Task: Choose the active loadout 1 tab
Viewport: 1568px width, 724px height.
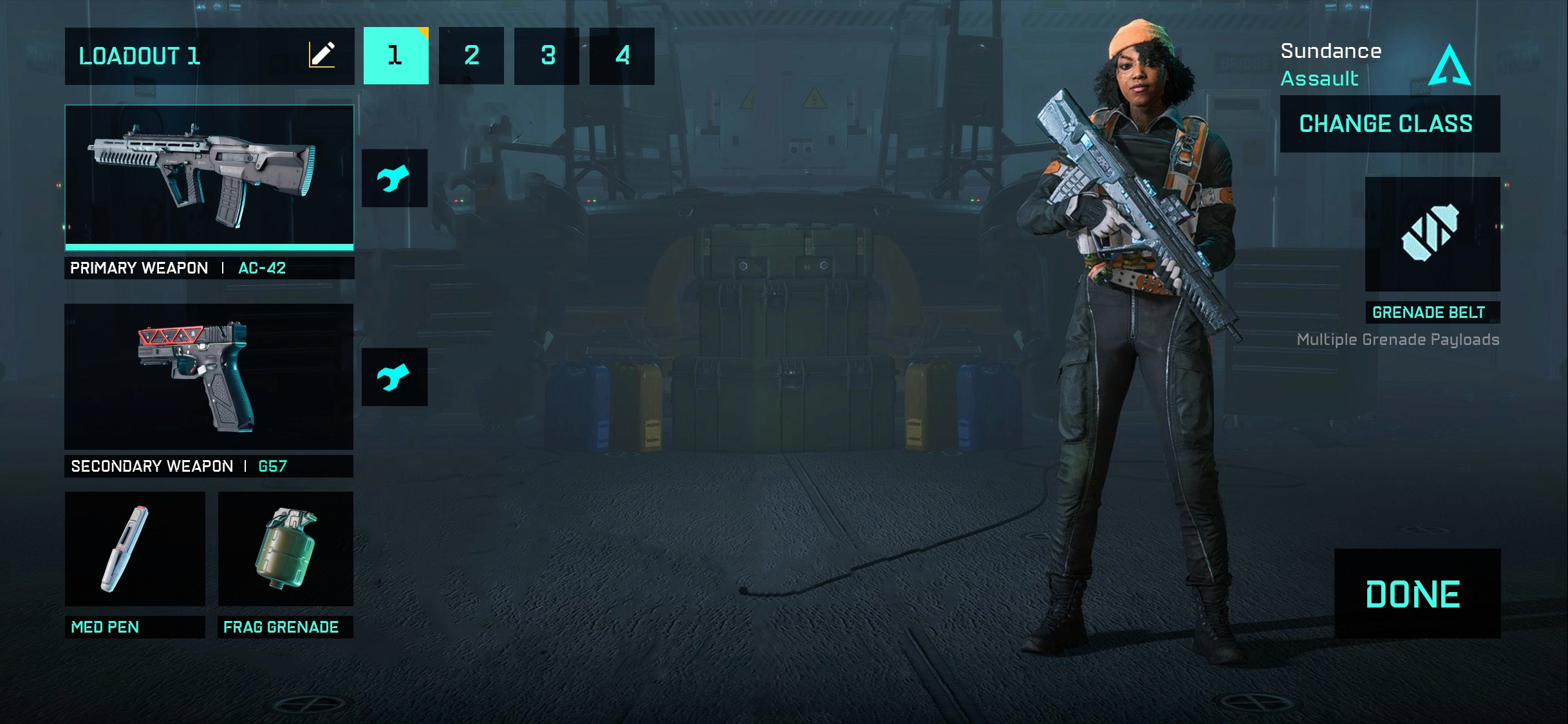Action: point(396,56)
